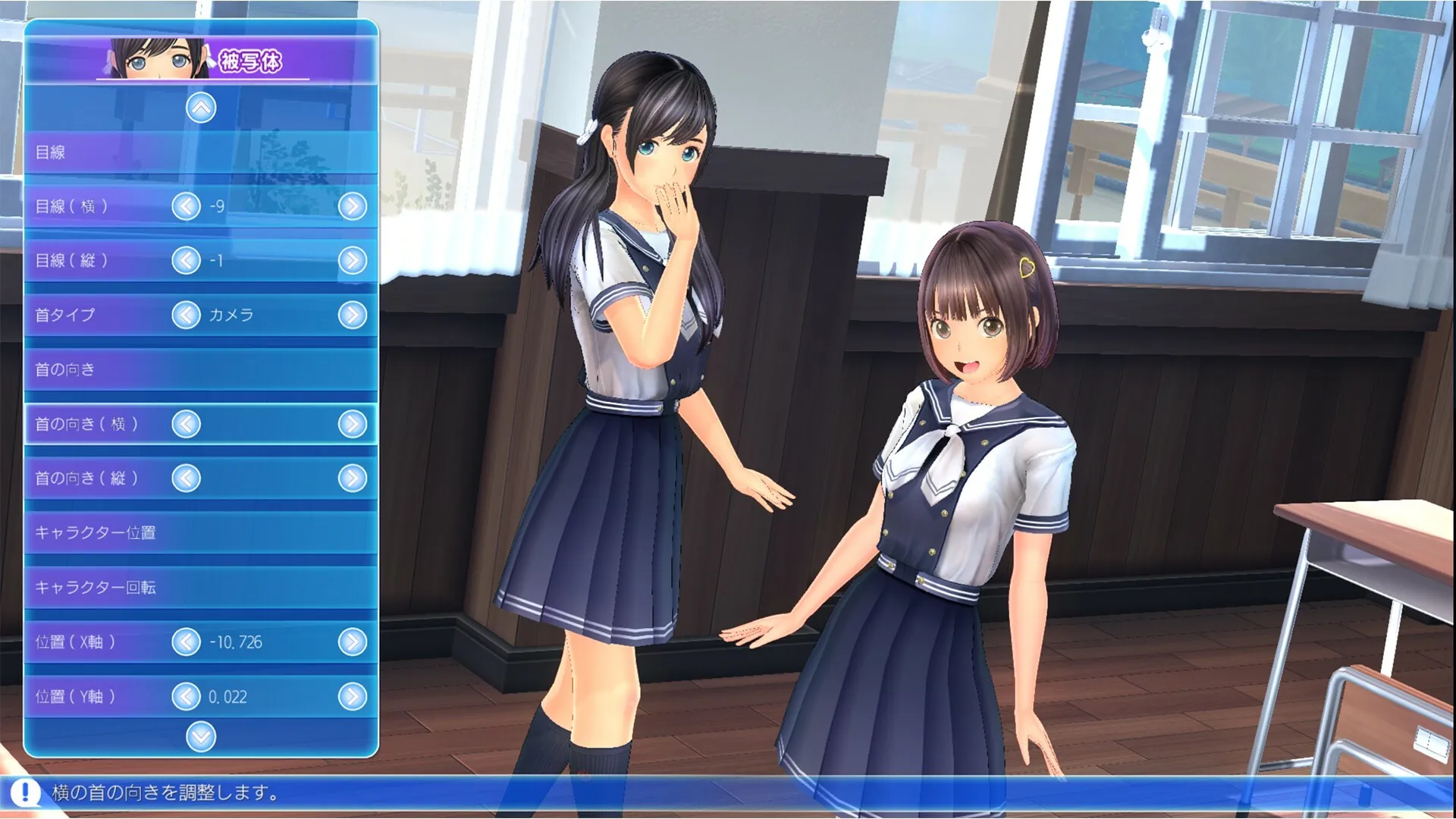This screenshot has width=1456, height=819.
Task: Increase 首の向き（横） using its right arrow icon
Action: coord(351,425)
